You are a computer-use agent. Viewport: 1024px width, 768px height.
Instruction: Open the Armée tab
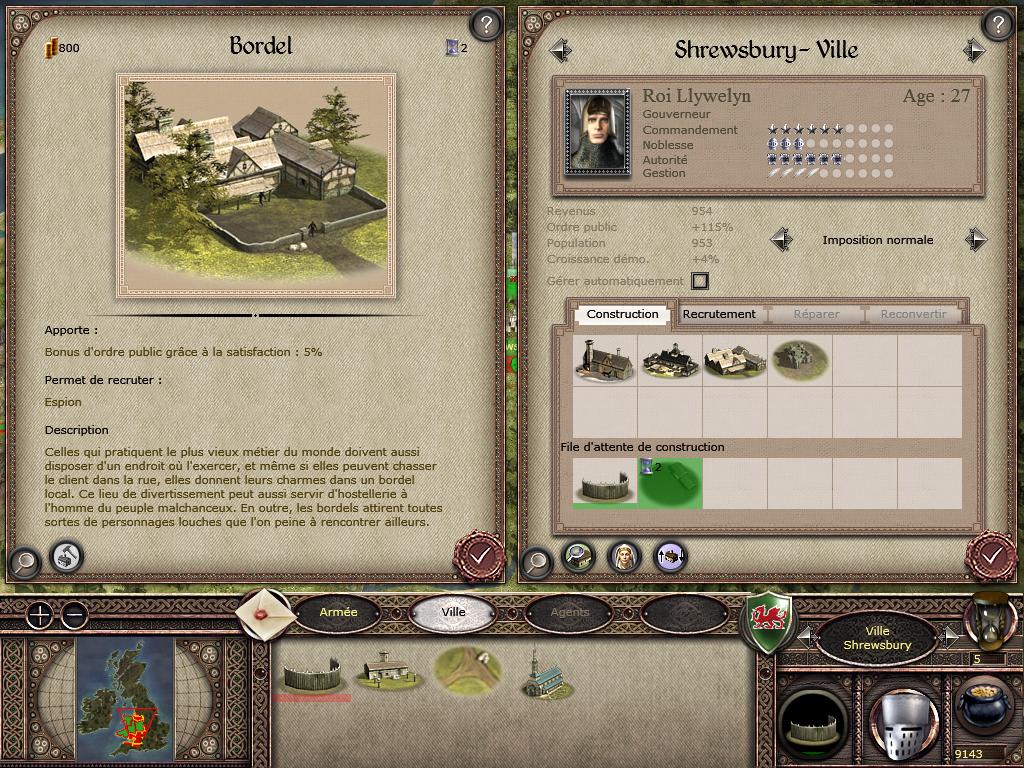point(338,612)
